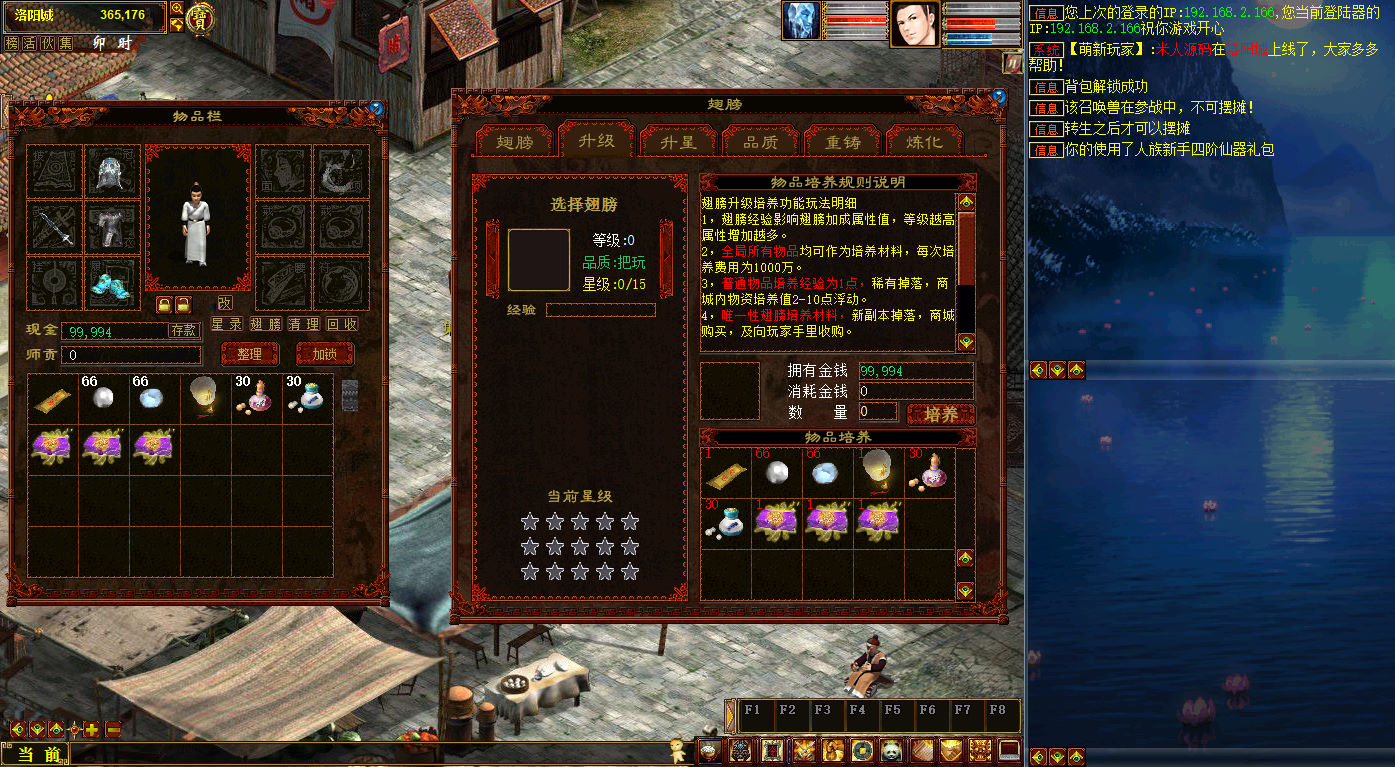Click the 清理 button in inventory
1395x767 pixels.
click(304, 325)
